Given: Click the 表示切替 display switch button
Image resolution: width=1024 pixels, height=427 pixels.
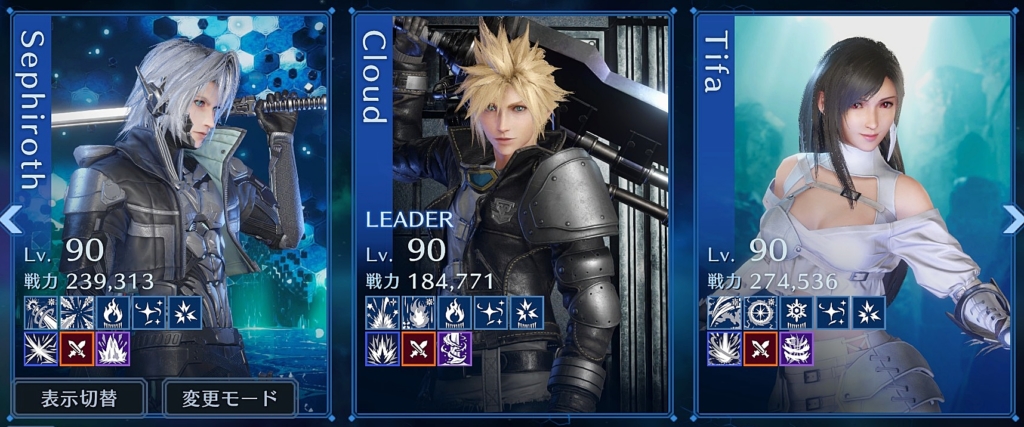Looking at the screenshot, I should (81, 398).
